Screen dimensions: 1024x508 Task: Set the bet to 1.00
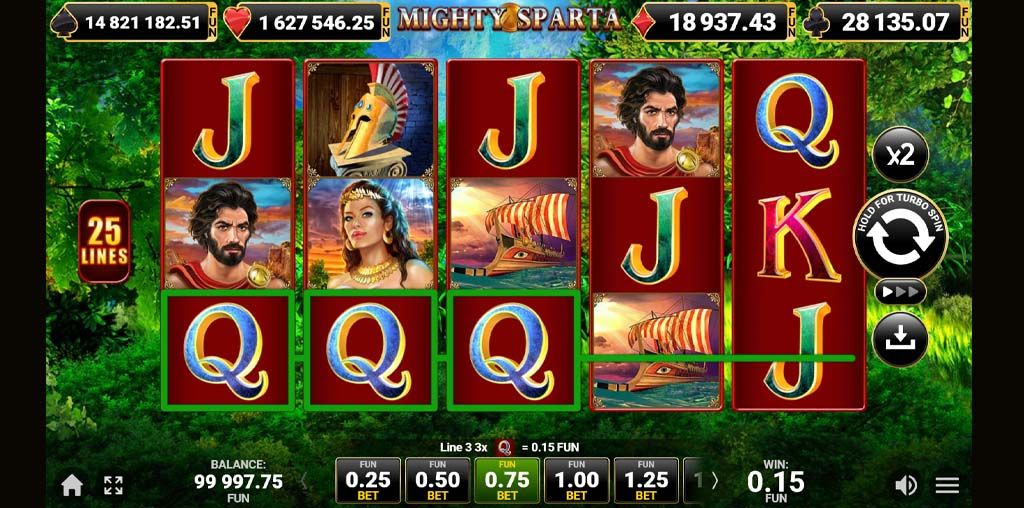577,480
